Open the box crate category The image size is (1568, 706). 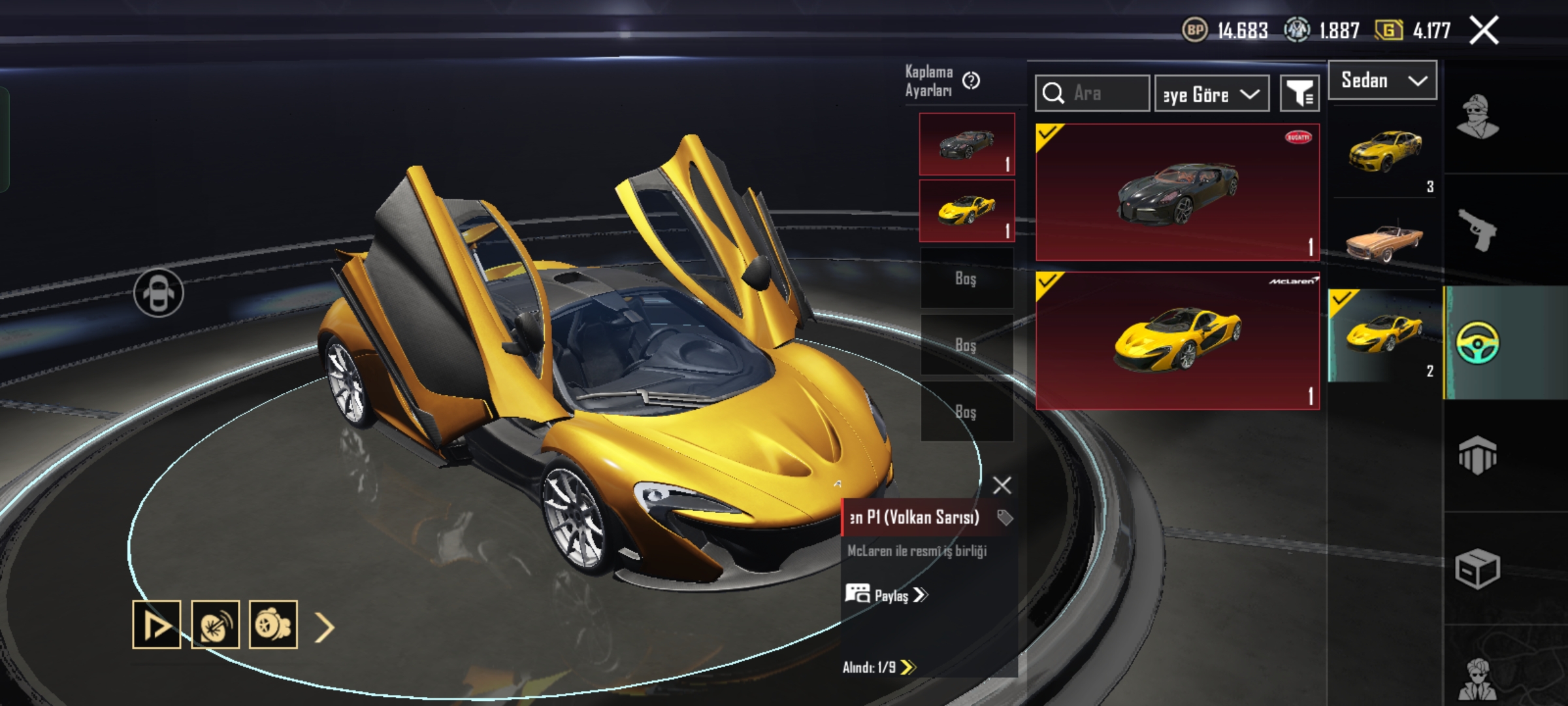click(x=1478, y=569)
